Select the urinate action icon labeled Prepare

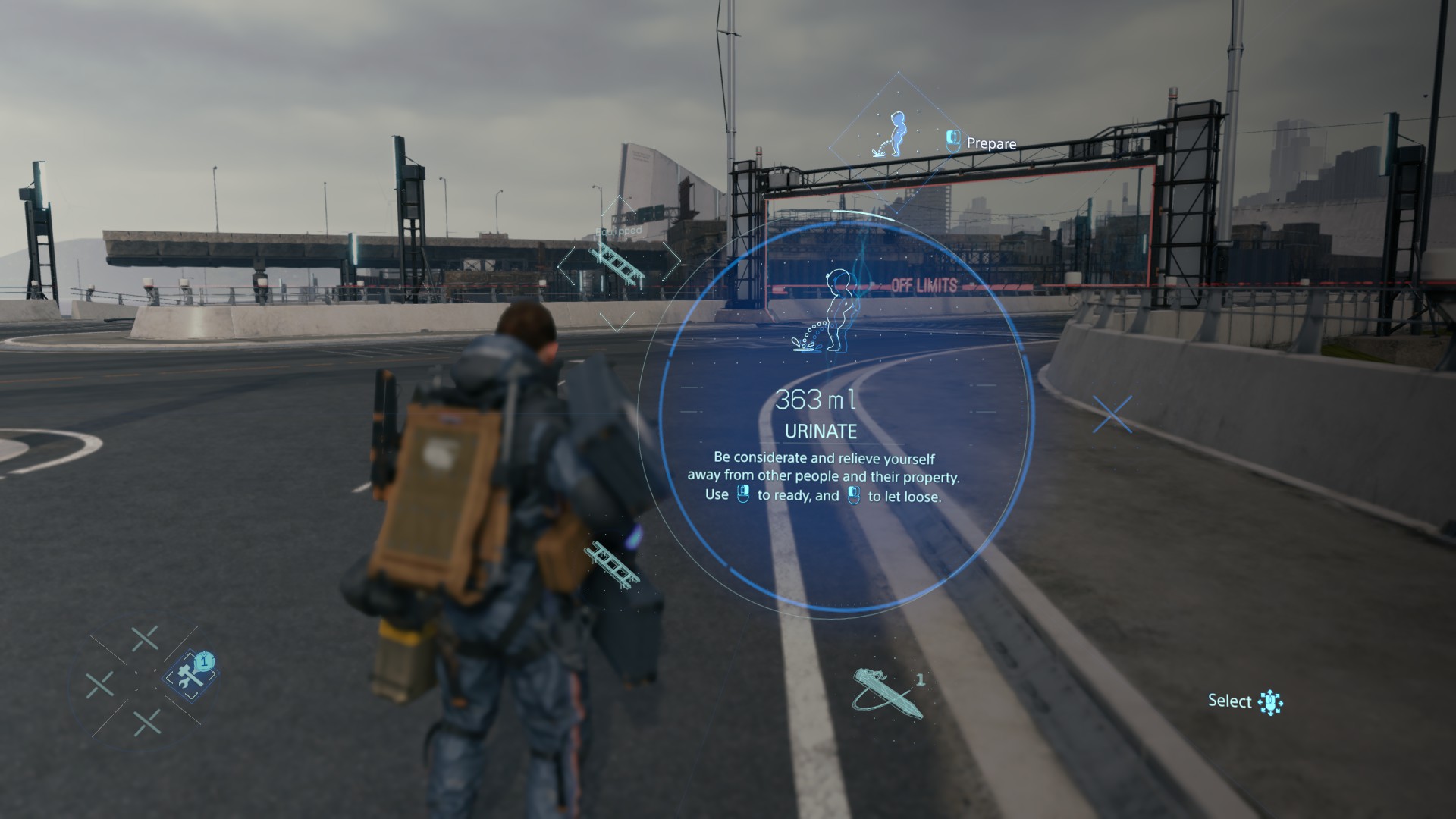pyautogui.click(x=897, y=136)
